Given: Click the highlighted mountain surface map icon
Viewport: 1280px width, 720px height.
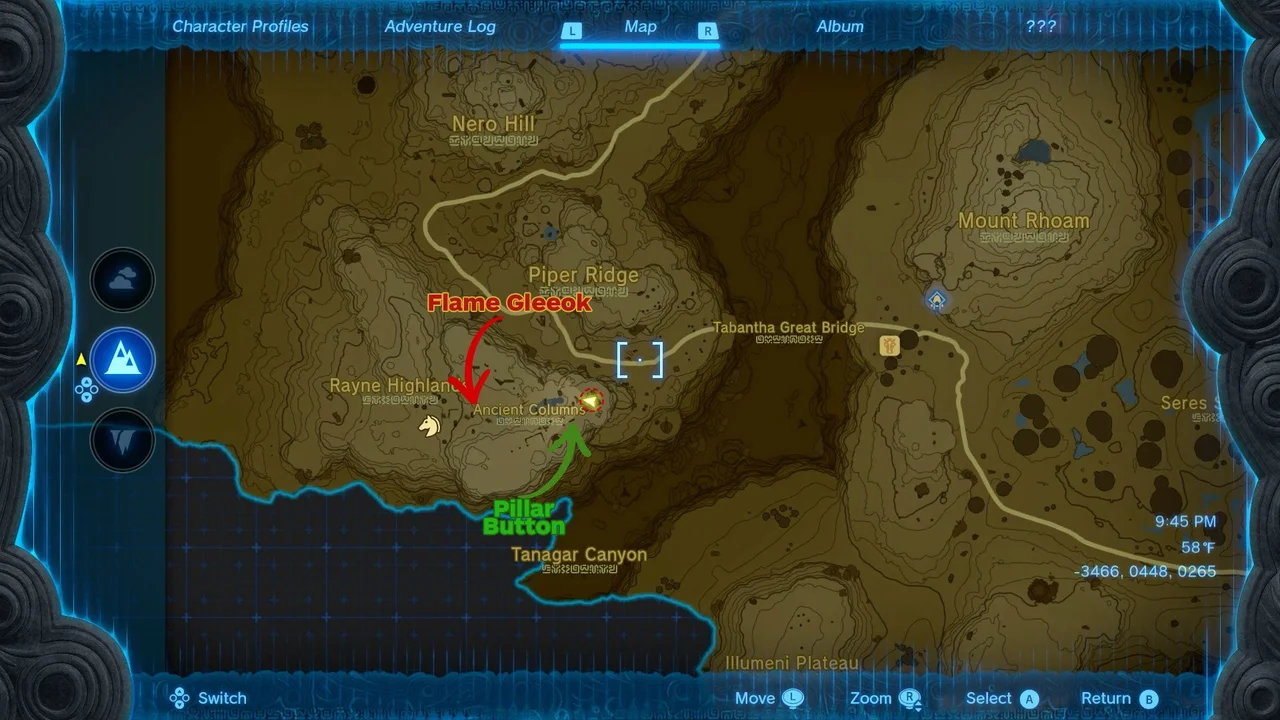Looking at the screenshot, I should 122,361.
